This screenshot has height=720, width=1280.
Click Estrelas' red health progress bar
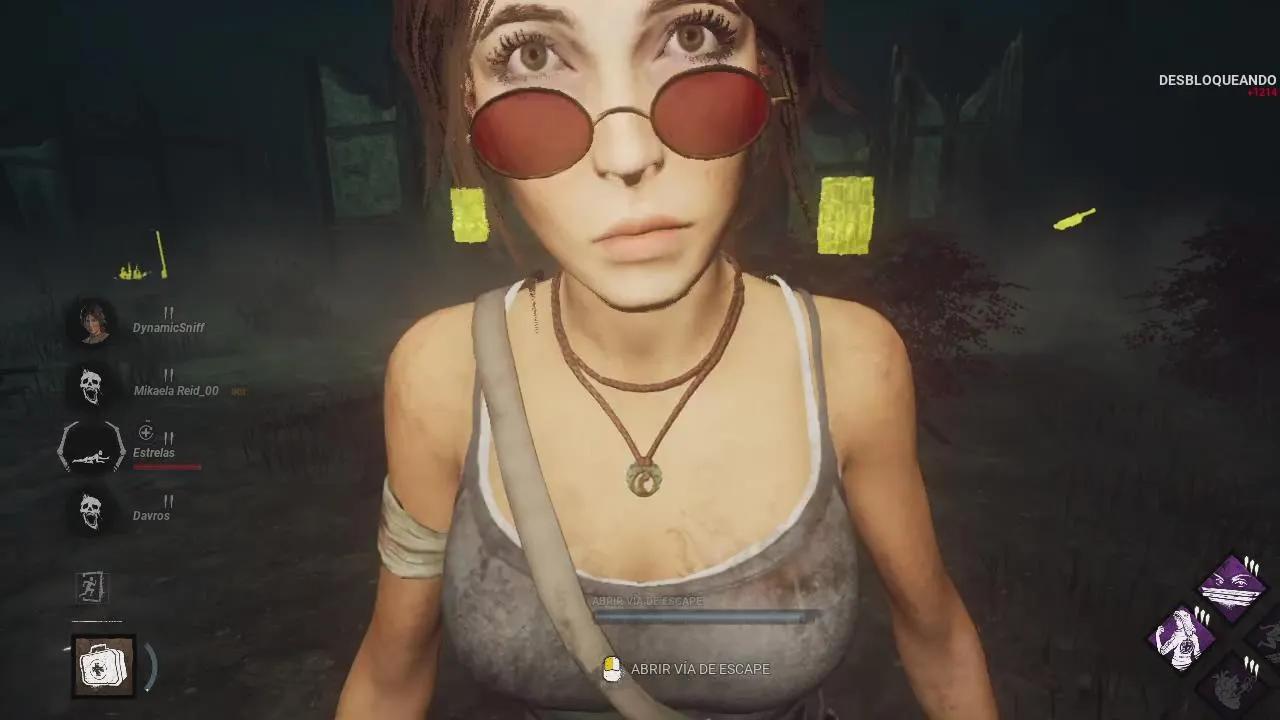tap(167, 465)
